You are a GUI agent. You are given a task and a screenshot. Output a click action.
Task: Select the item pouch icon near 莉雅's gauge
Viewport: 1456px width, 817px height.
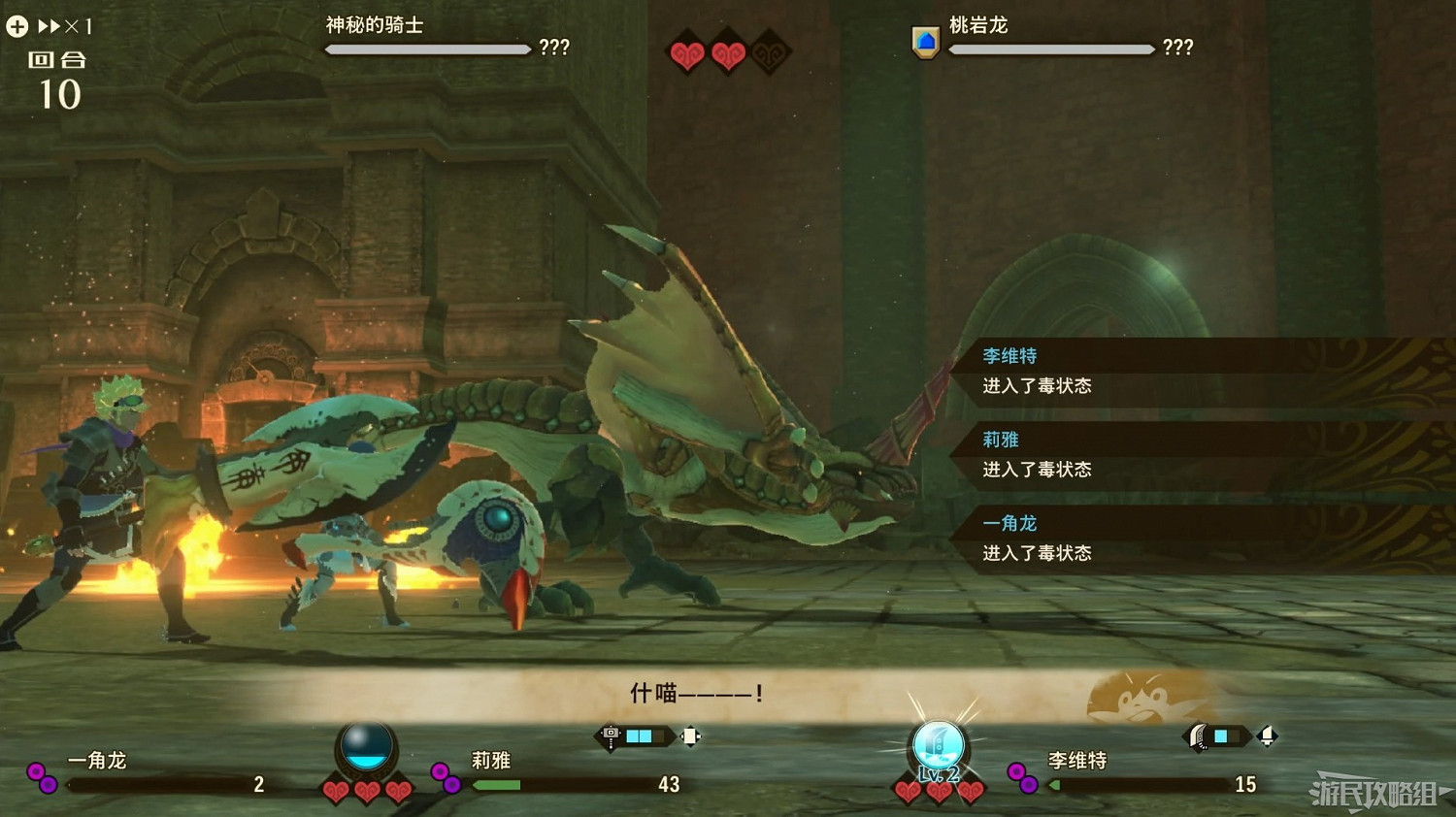689,736
